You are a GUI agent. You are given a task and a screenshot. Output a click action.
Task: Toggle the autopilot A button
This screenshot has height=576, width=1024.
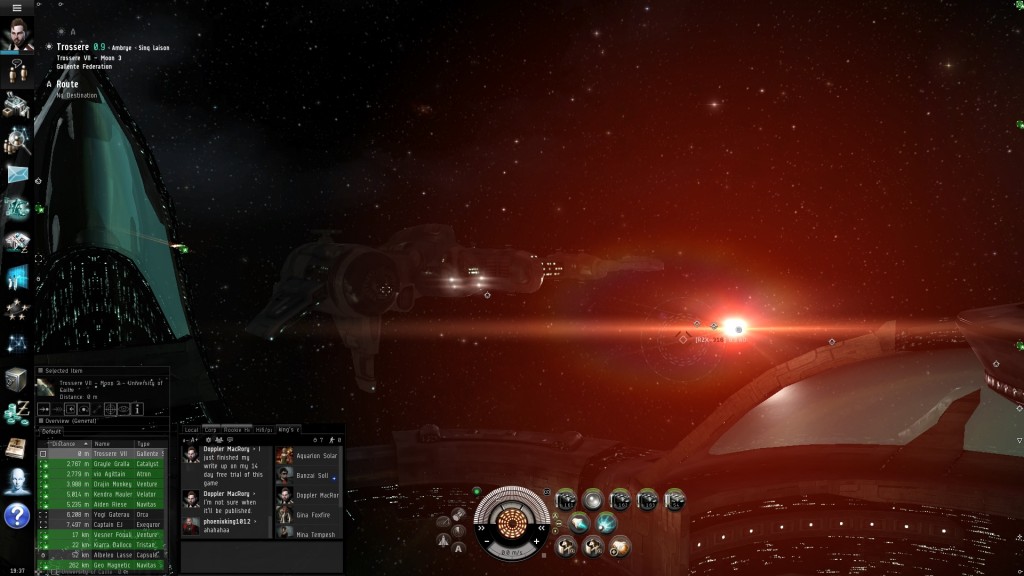coord(459,548)
